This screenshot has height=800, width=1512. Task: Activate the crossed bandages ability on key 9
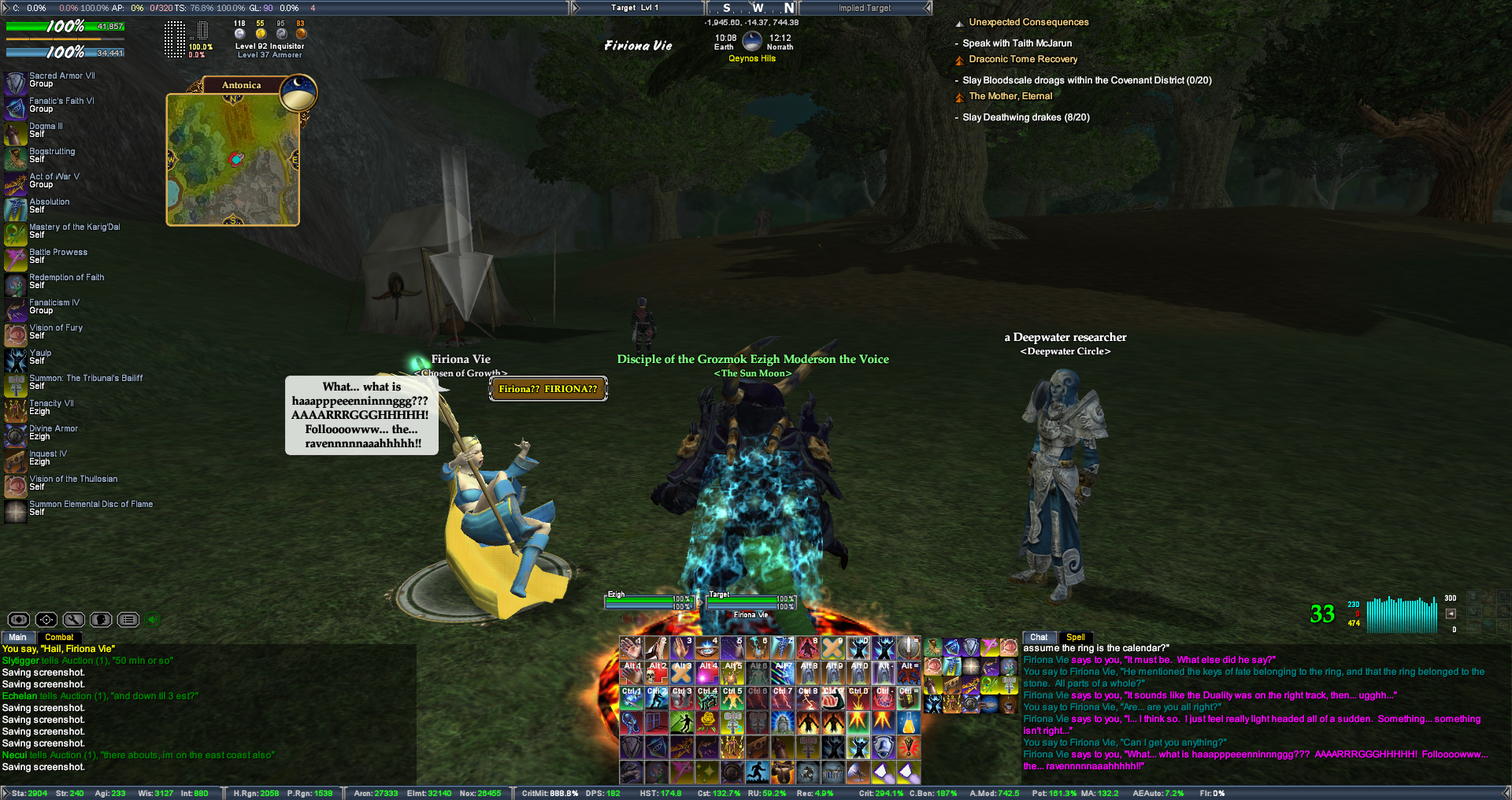pos(833,648)
